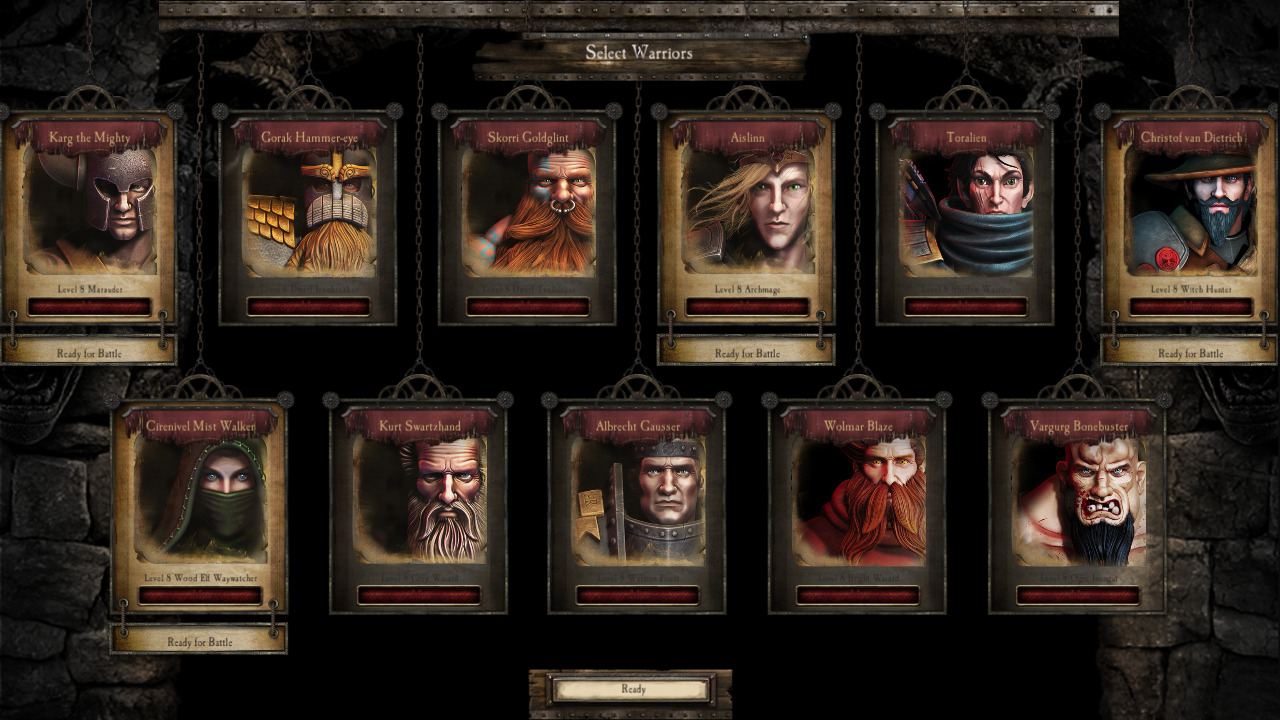This screenshot has height=720, width=1280.
Task: Click Aislinn's experience progress bar
Action: point(746,306)
